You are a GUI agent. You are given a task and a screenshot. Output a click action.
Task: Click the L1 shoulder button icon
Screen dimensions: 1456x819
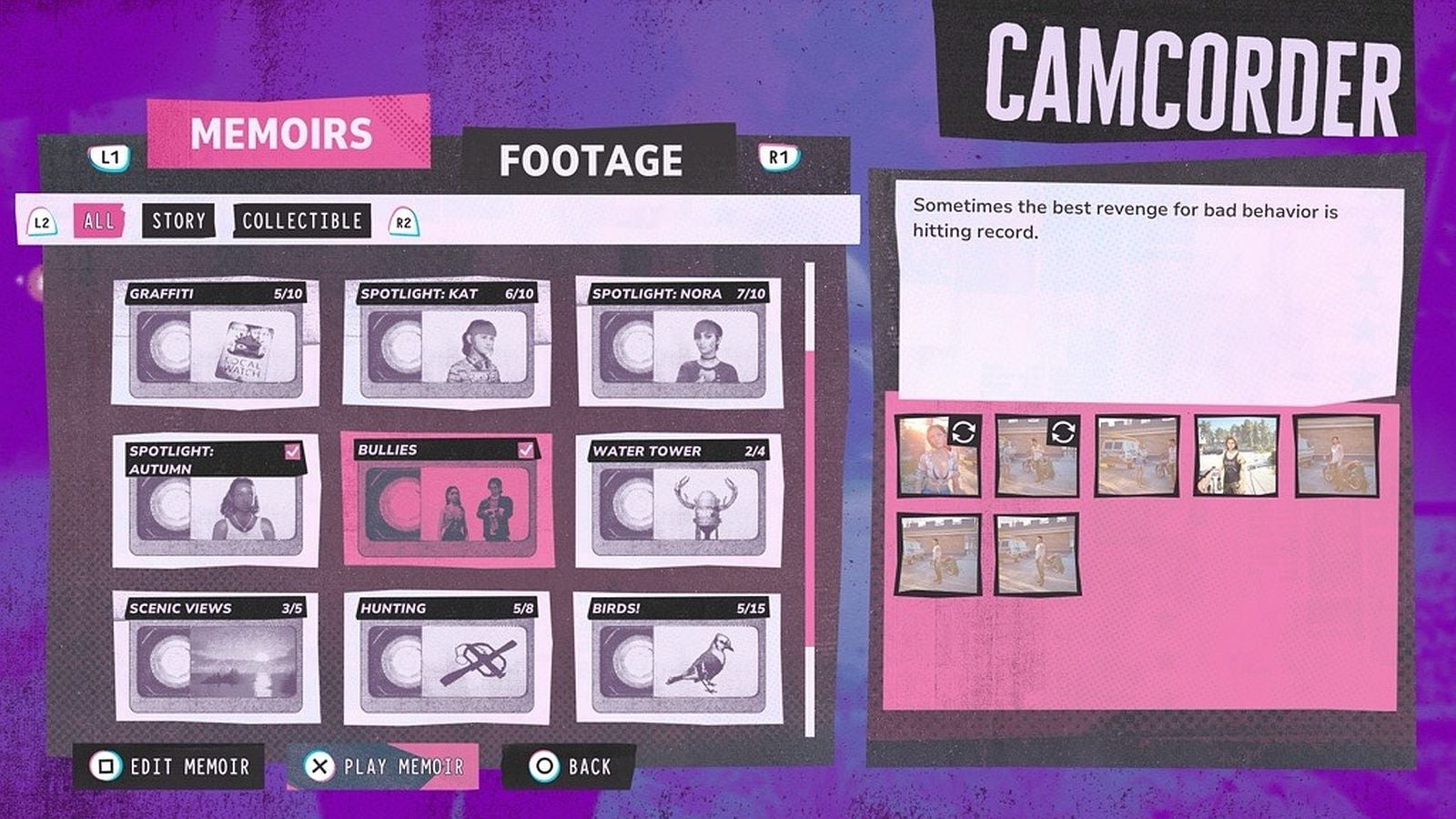pyautogui.click(x=110, y=157)
